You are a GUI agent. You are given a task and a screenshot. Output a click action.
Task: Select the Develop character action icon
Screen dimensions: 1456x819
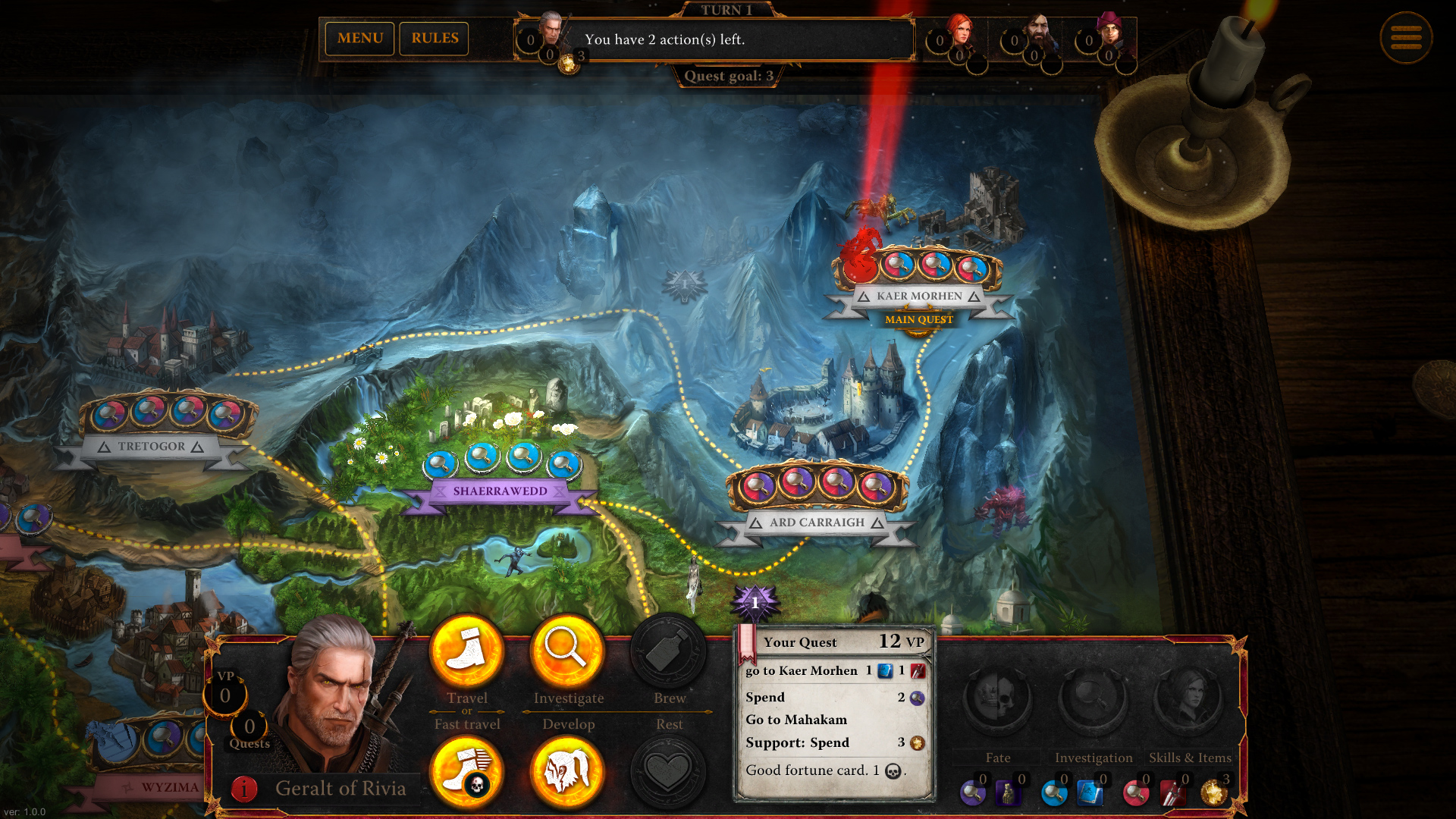pyautogui.click(x=567, y=771)
